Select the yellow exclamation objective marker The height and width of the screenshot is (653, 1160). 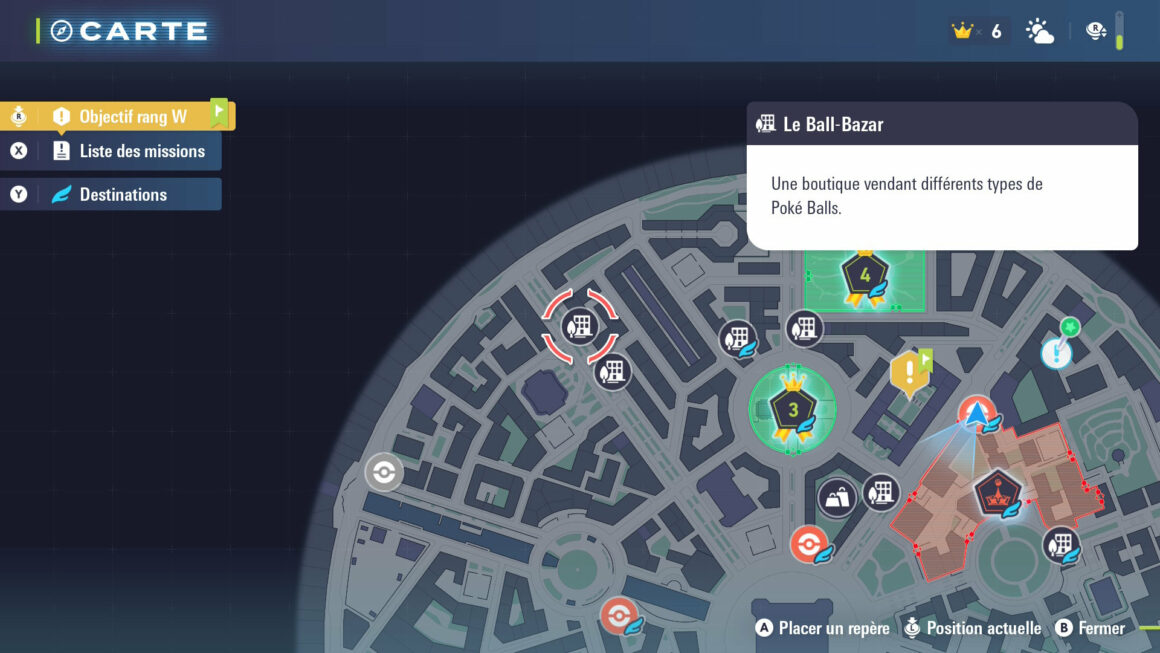click(908, 374)
